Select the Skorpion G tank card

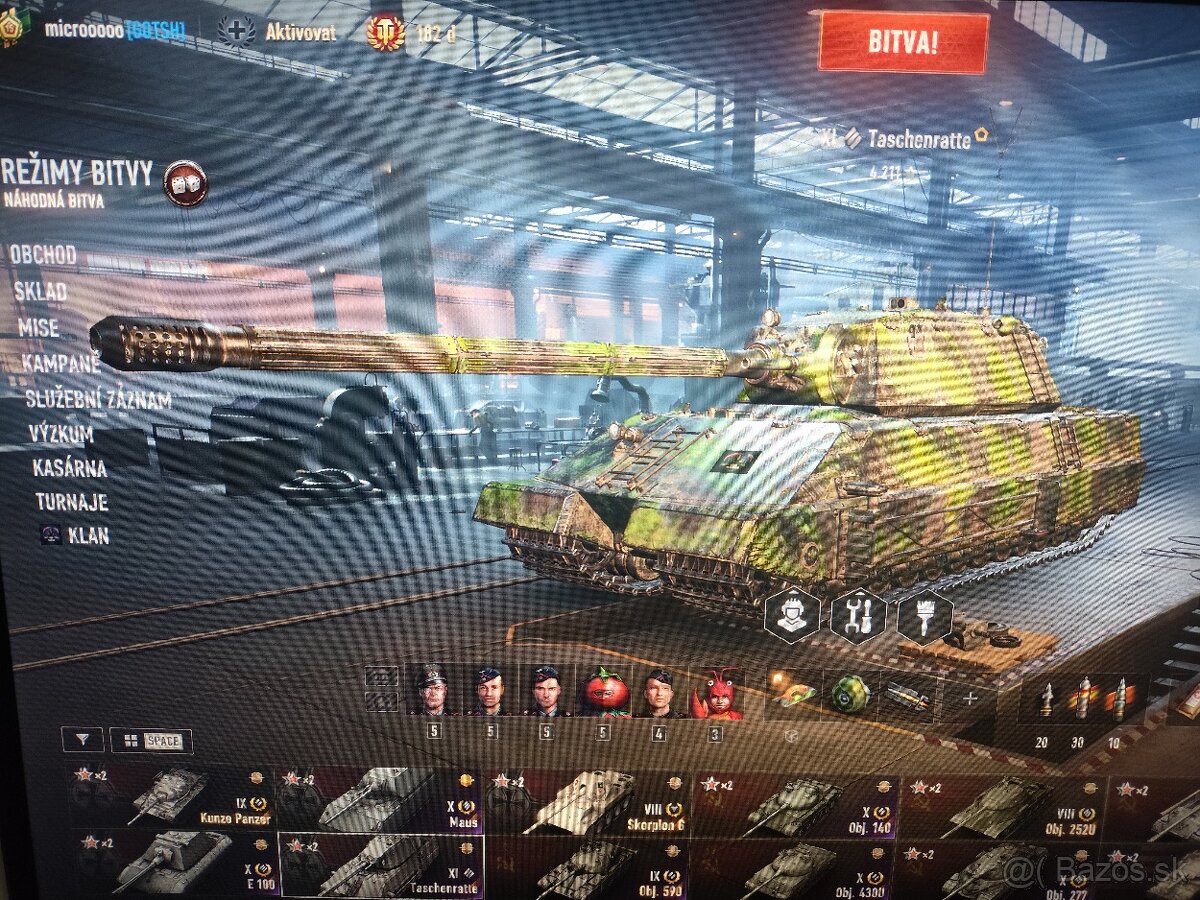587,801
